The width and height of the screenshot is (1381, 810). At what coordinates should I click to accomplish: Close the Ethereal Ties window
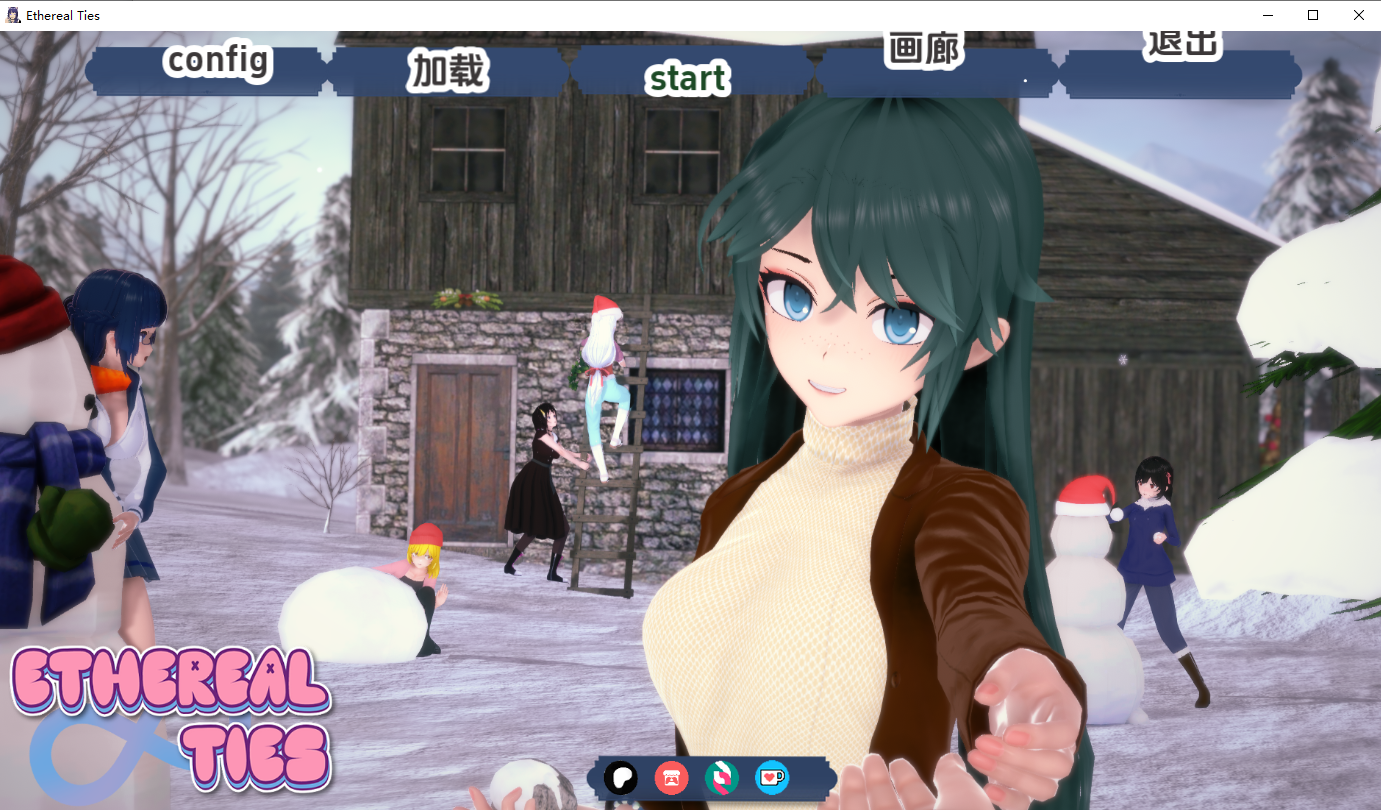1358,15
